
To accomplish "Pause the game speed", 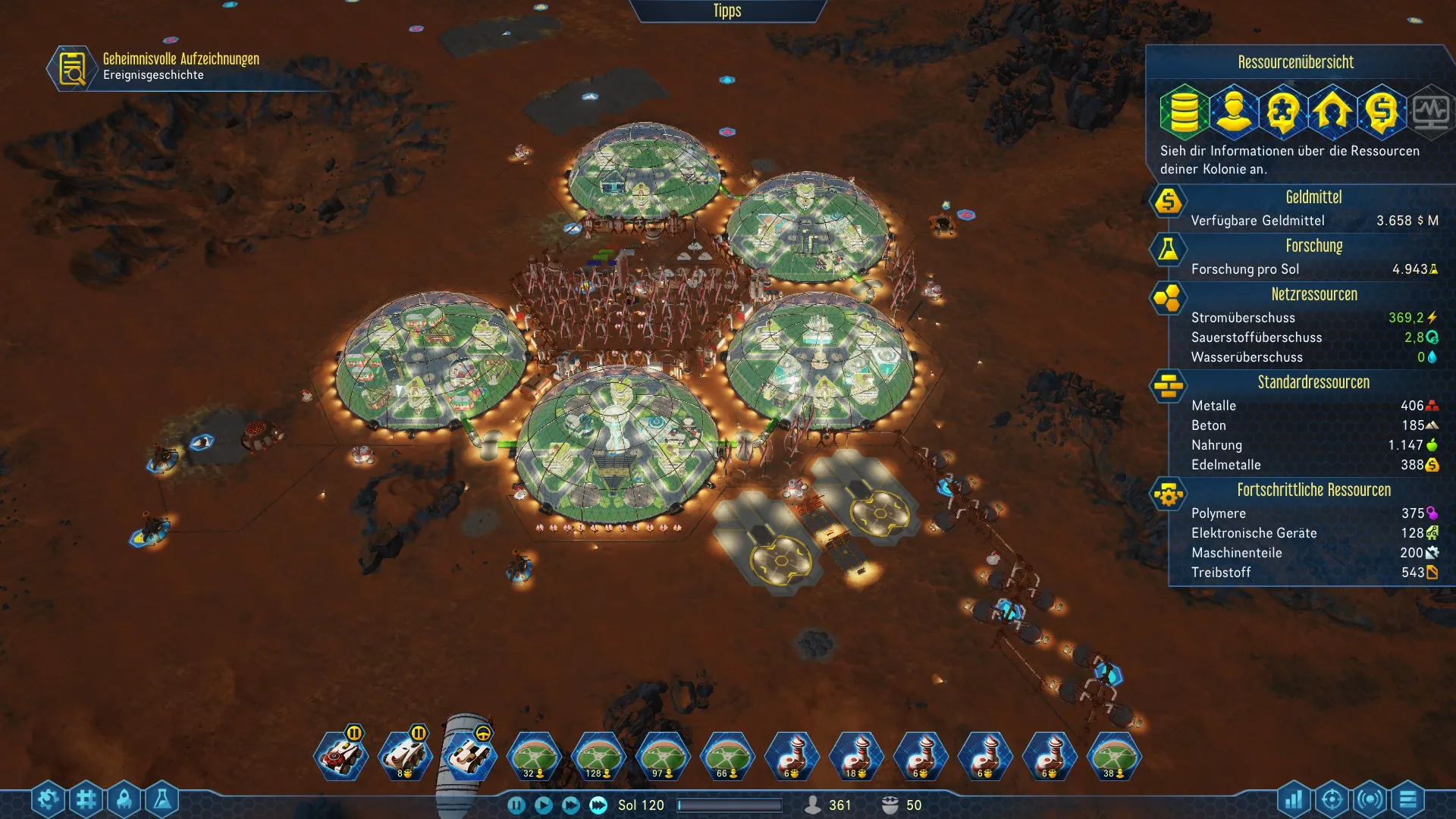I will [x=516, y=805].
